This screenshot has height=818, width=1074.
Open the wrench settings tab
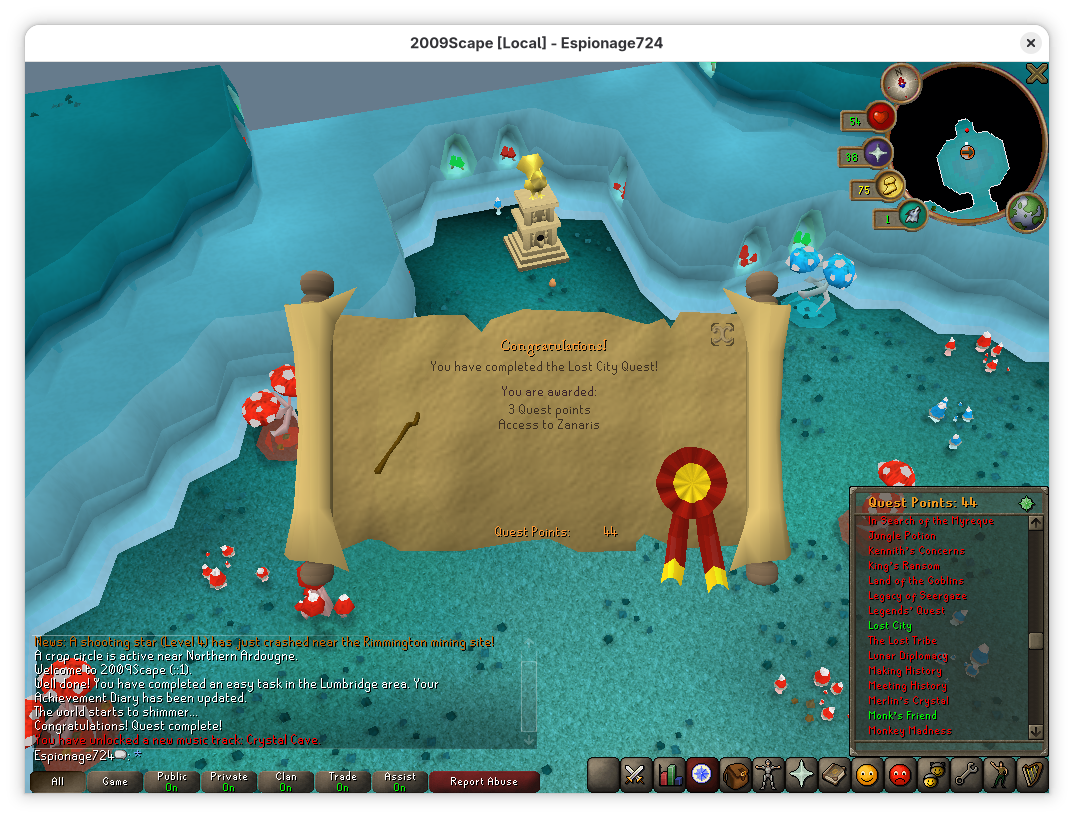click(x=966, y=775)
